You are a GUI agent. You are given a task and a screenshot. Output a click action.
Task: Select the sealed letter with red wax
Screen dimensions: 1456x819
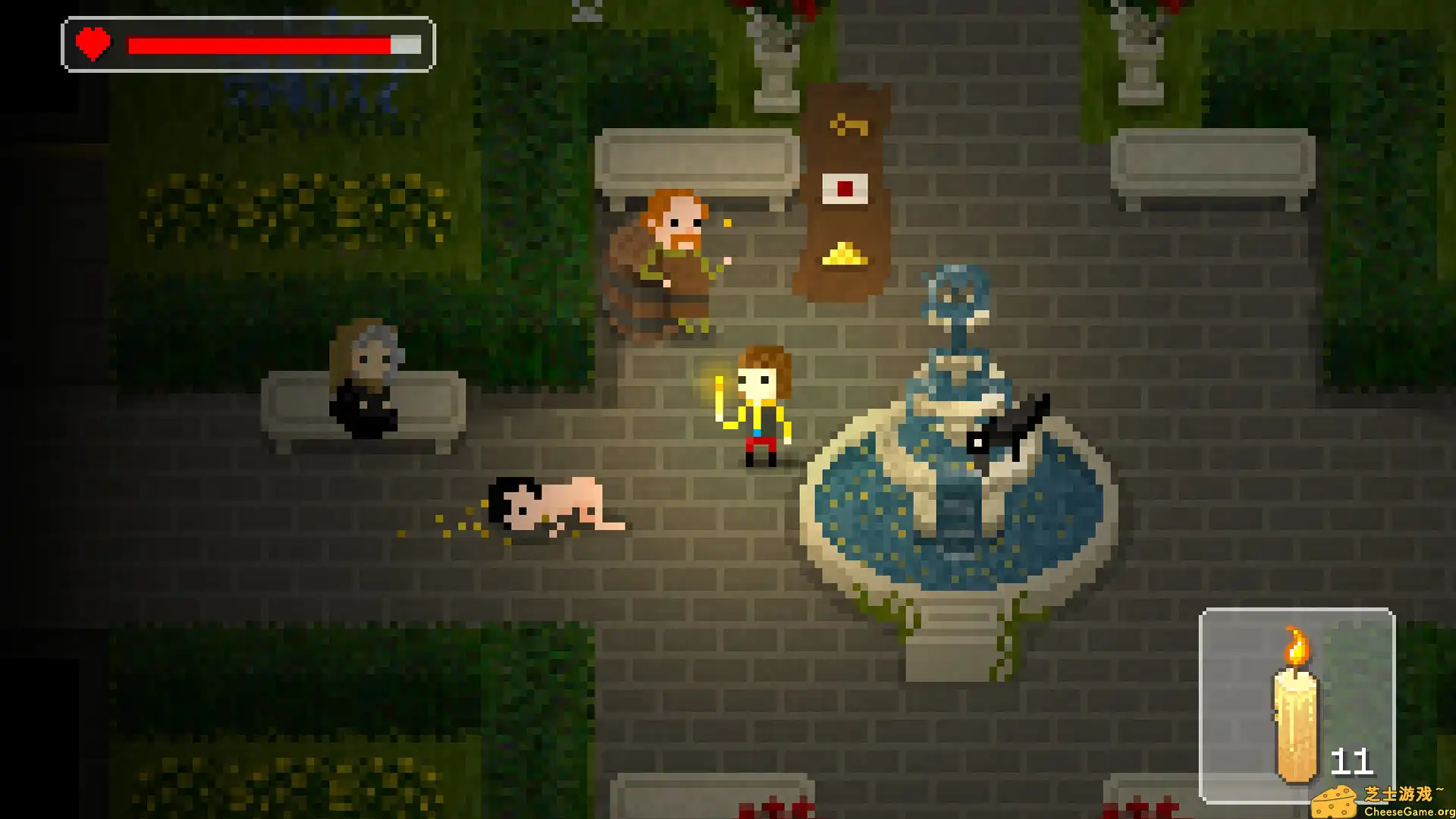[x=844, y=190]
